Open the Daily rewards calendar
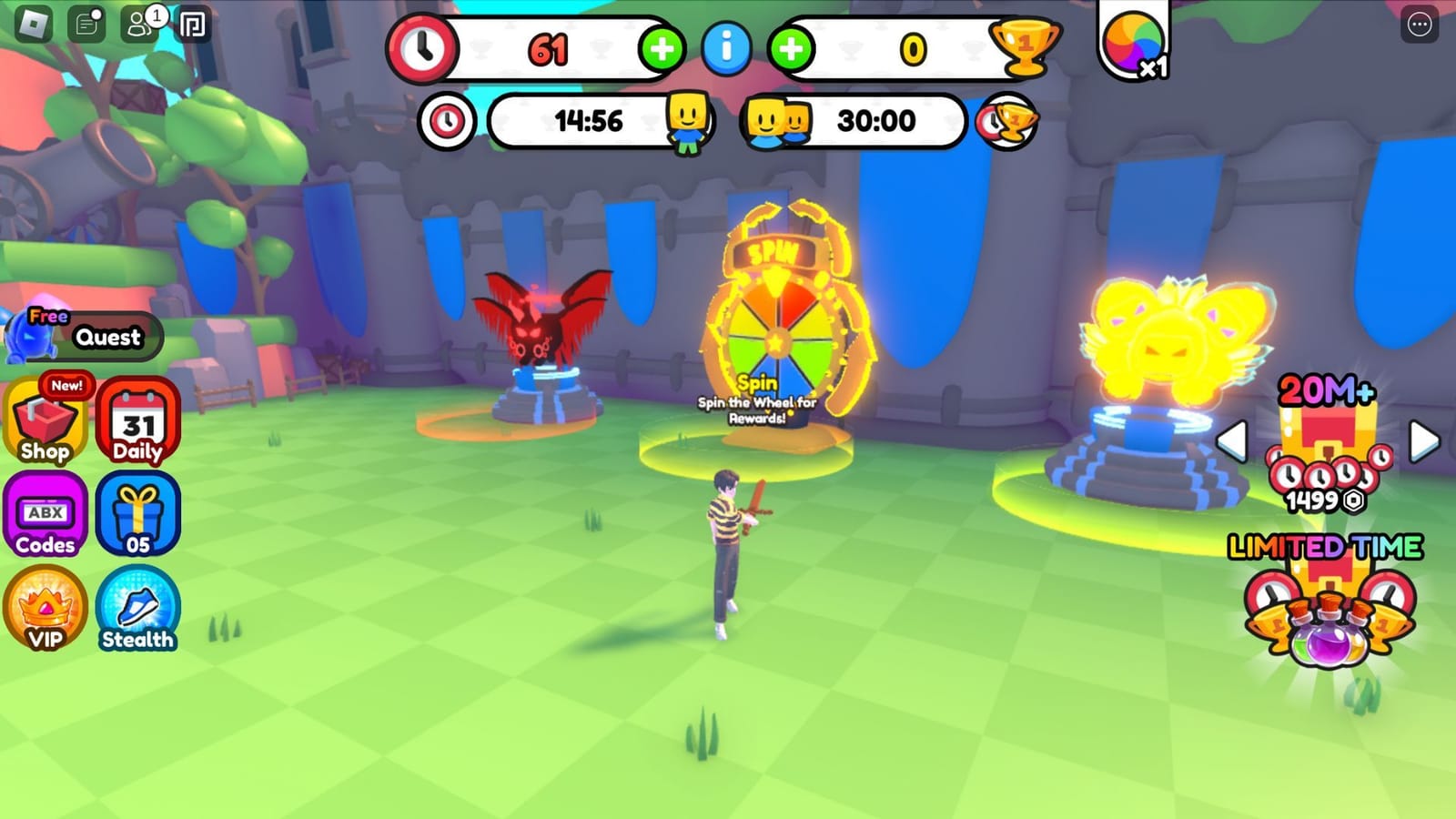This screenshot has height=819, width=1456. (x=136, y=421)
